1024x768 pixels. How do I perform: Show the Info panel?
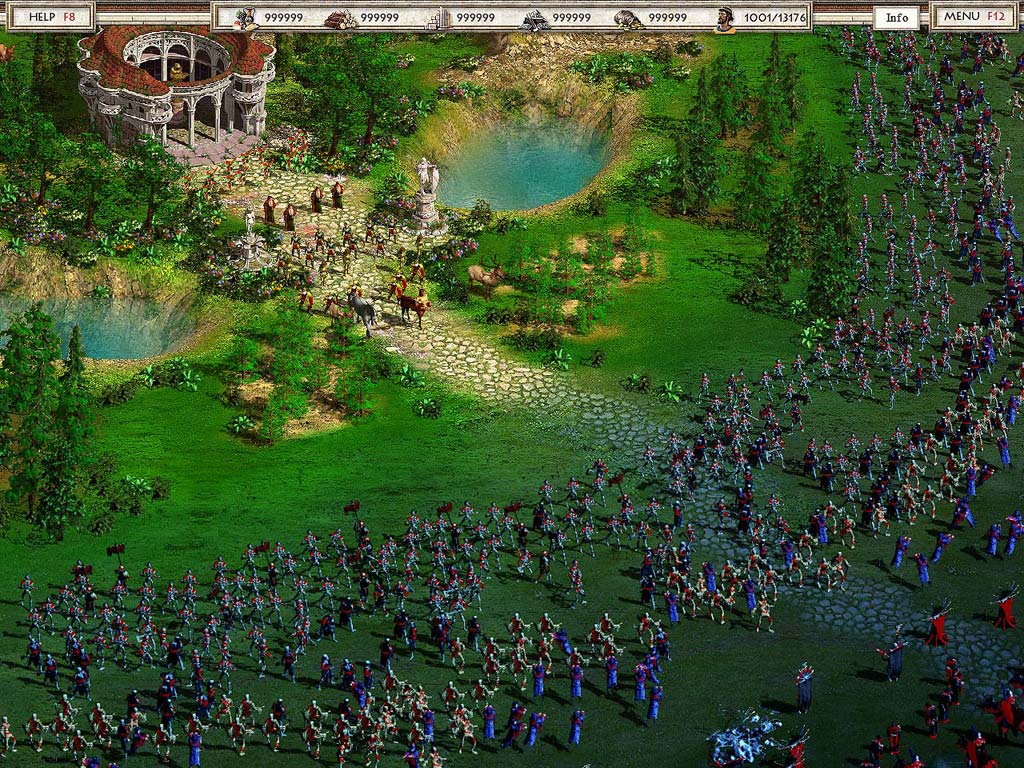click(x=897, y=18)
